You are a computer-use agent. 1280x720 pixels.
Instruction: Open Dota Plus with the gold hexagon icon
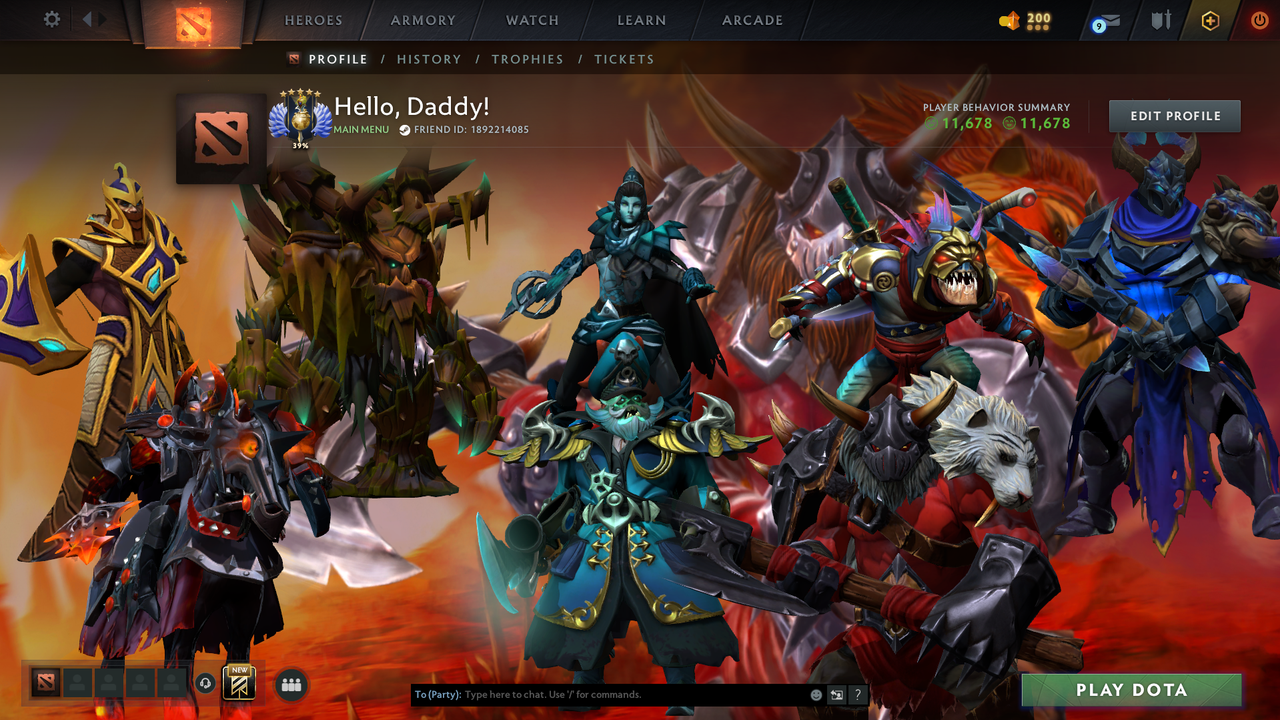[x=1209, y=19]
